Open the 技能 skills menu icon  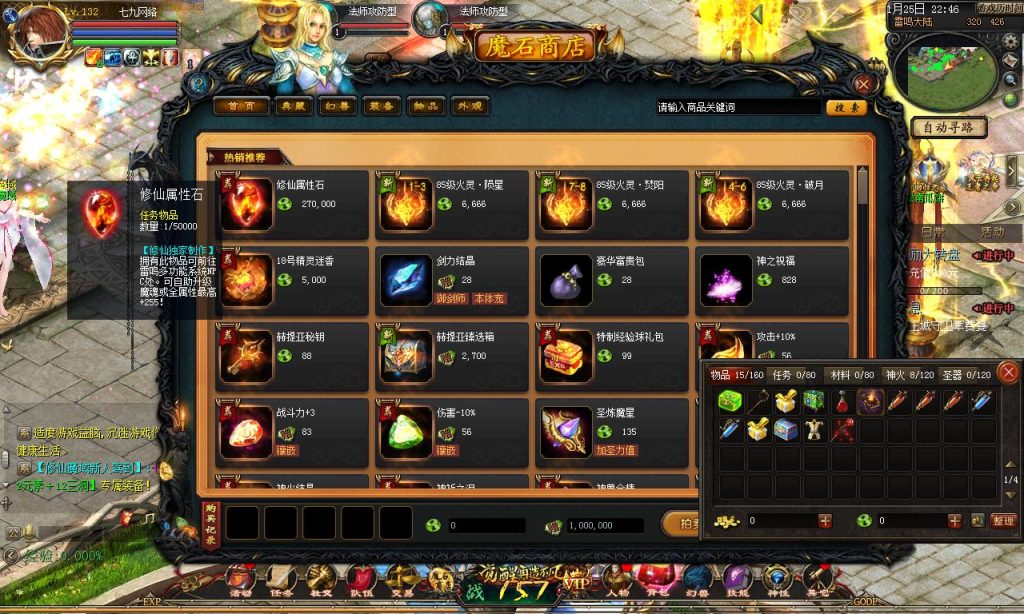737,582
